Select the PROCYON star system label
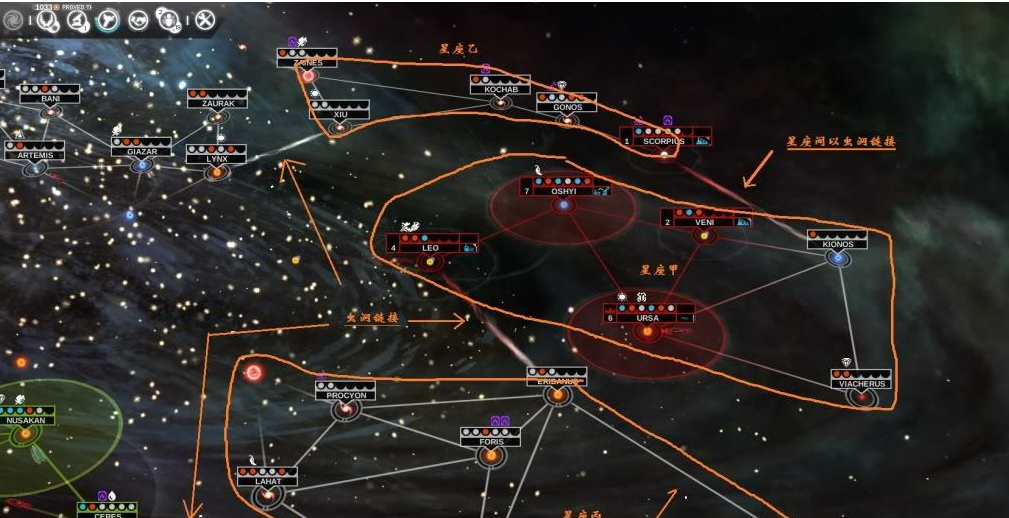The image size is (1009, 518). (x=346, y=395)
